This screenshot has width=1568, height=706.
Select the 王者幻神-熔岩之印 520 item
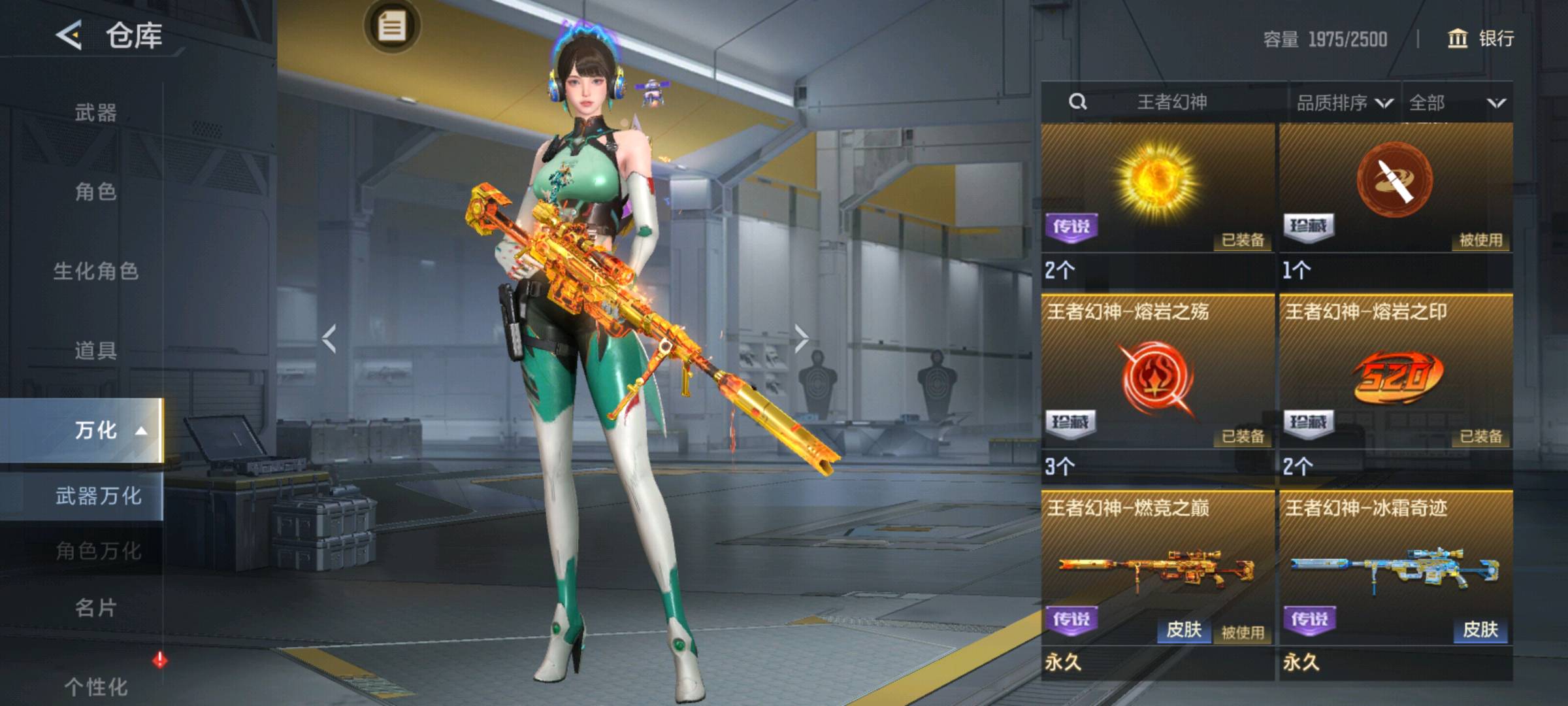(x=1396, y=379)
